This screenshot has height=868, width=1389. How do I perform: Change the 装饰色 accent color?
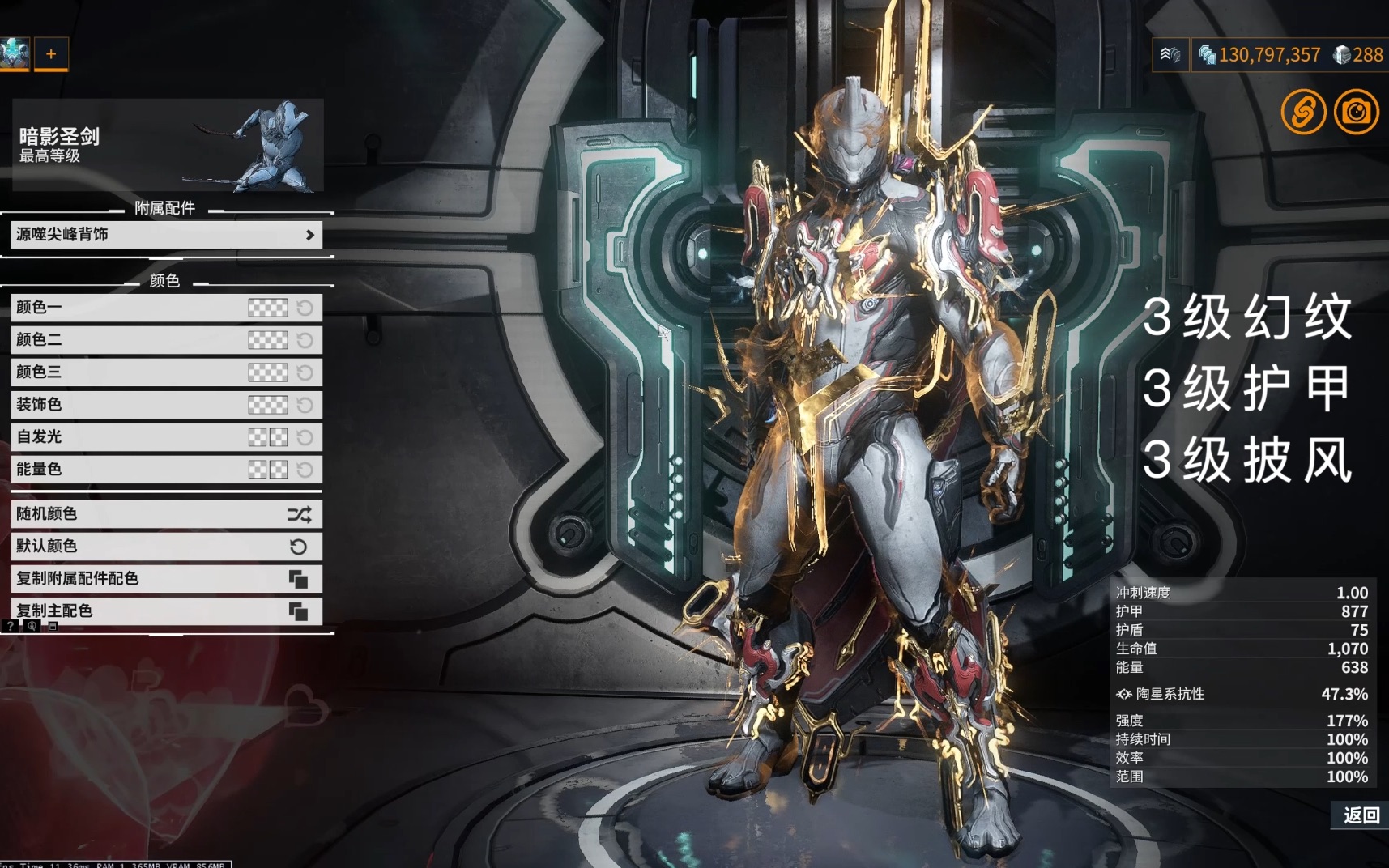(x=267, y=405)
